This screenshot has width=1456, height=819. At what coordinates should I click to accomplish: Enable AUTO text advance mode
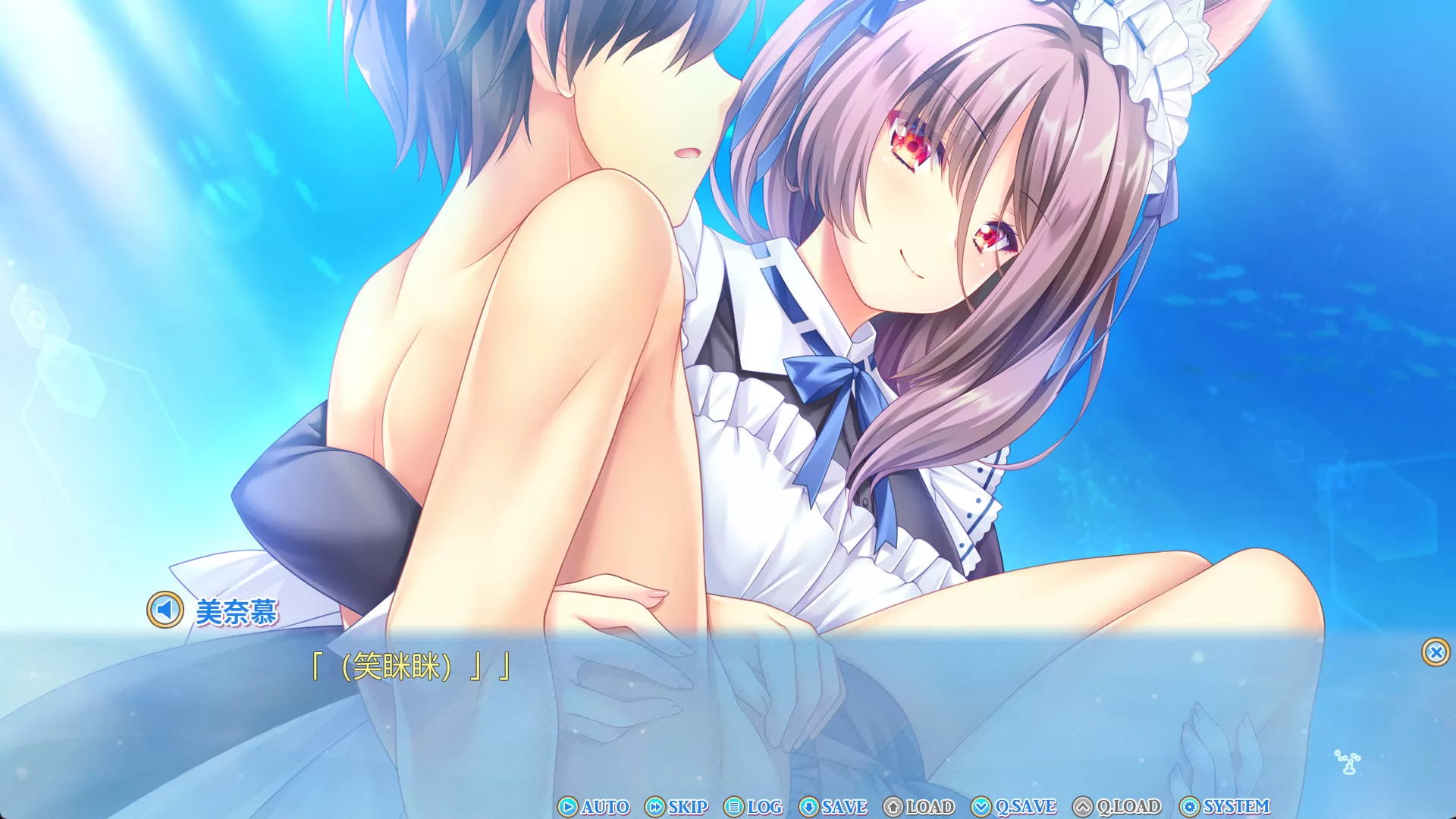595,806
